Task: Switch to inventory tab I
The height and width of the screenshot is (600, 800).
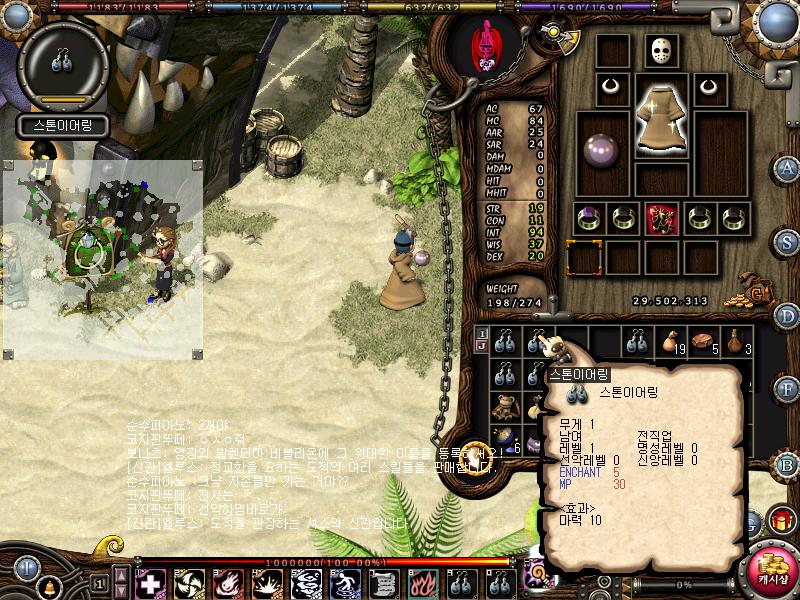Action: click(x=481, y=333)
